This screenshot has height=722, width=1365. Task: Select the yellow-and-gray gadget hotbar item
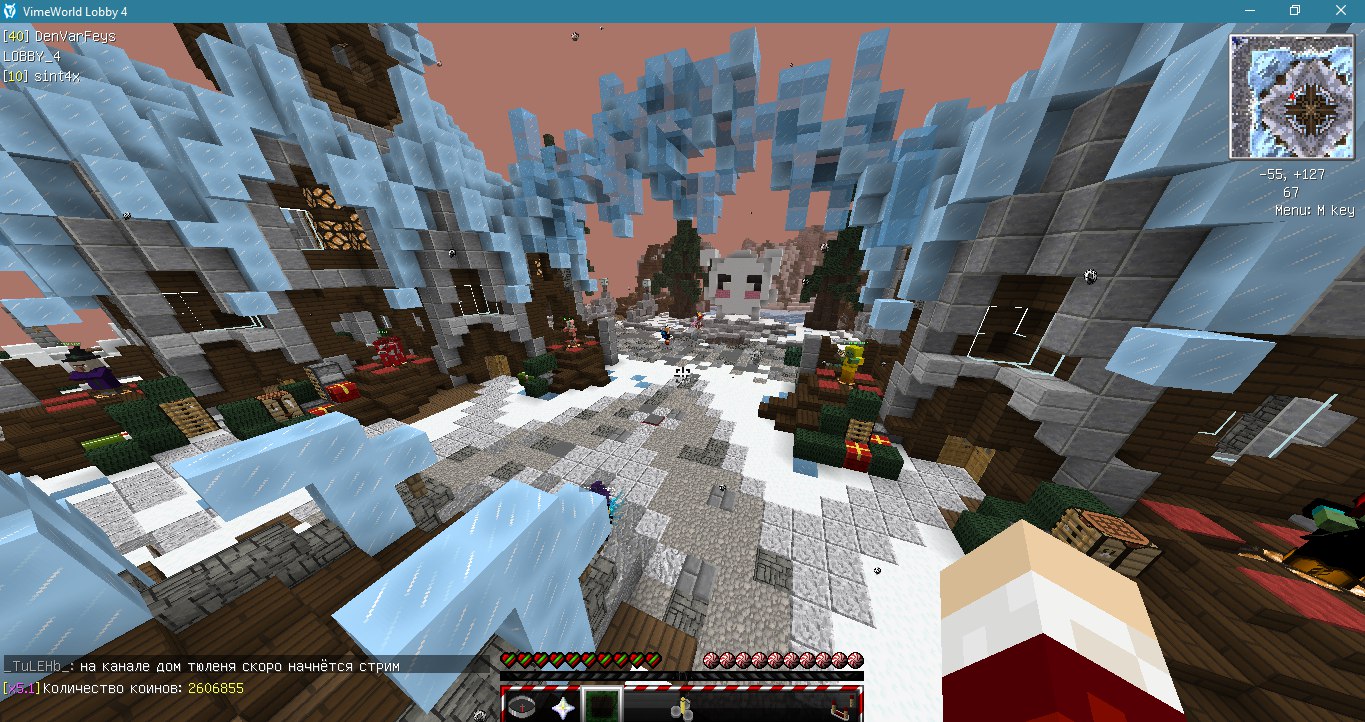tap(683, 708)
